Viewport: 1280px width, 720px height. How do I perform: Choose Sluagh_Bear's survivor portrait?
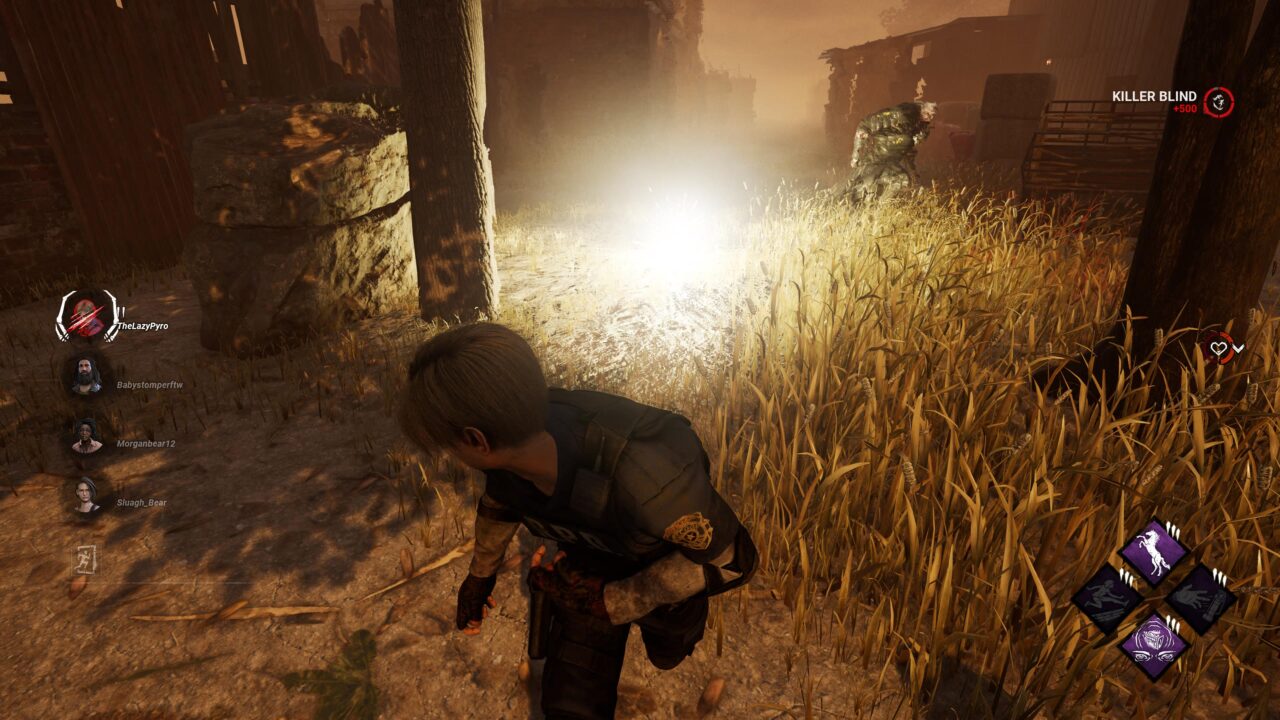click(x=86, y=495)
